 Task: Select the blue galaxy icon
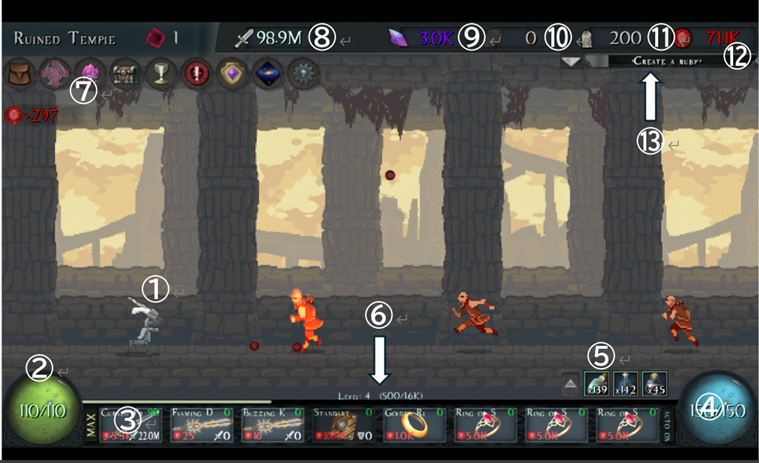tap(267, 73)
